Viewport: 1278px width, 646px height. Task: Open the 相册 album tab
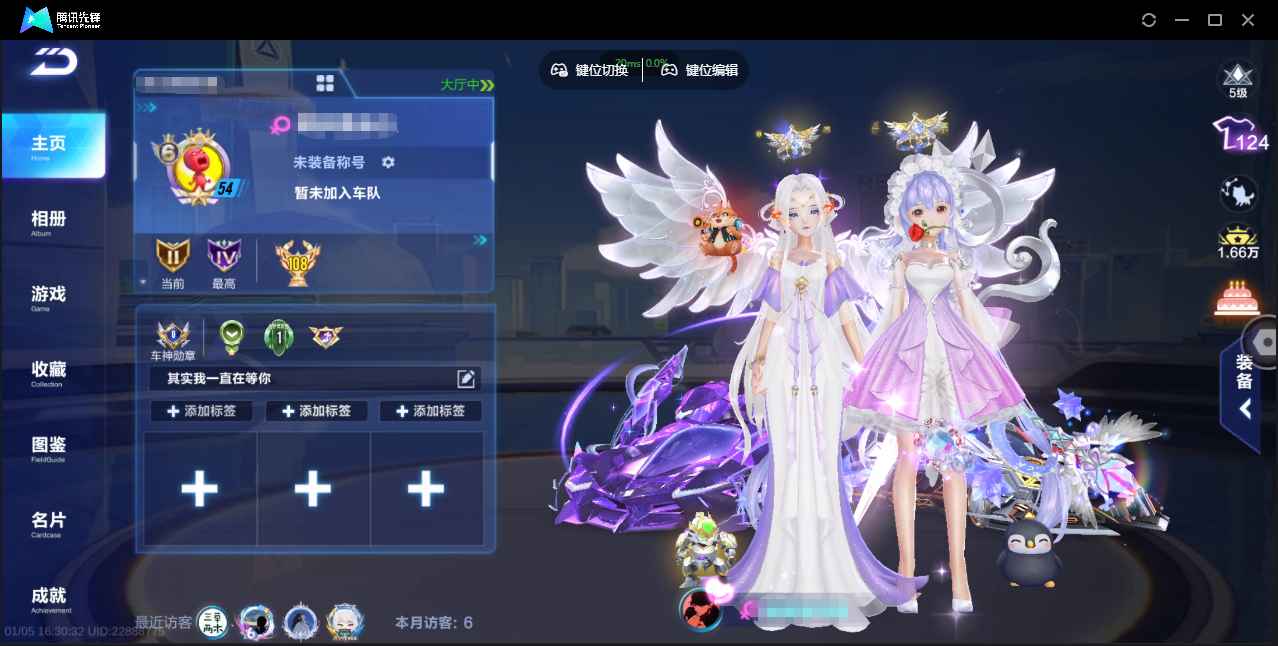pos(48,221)
